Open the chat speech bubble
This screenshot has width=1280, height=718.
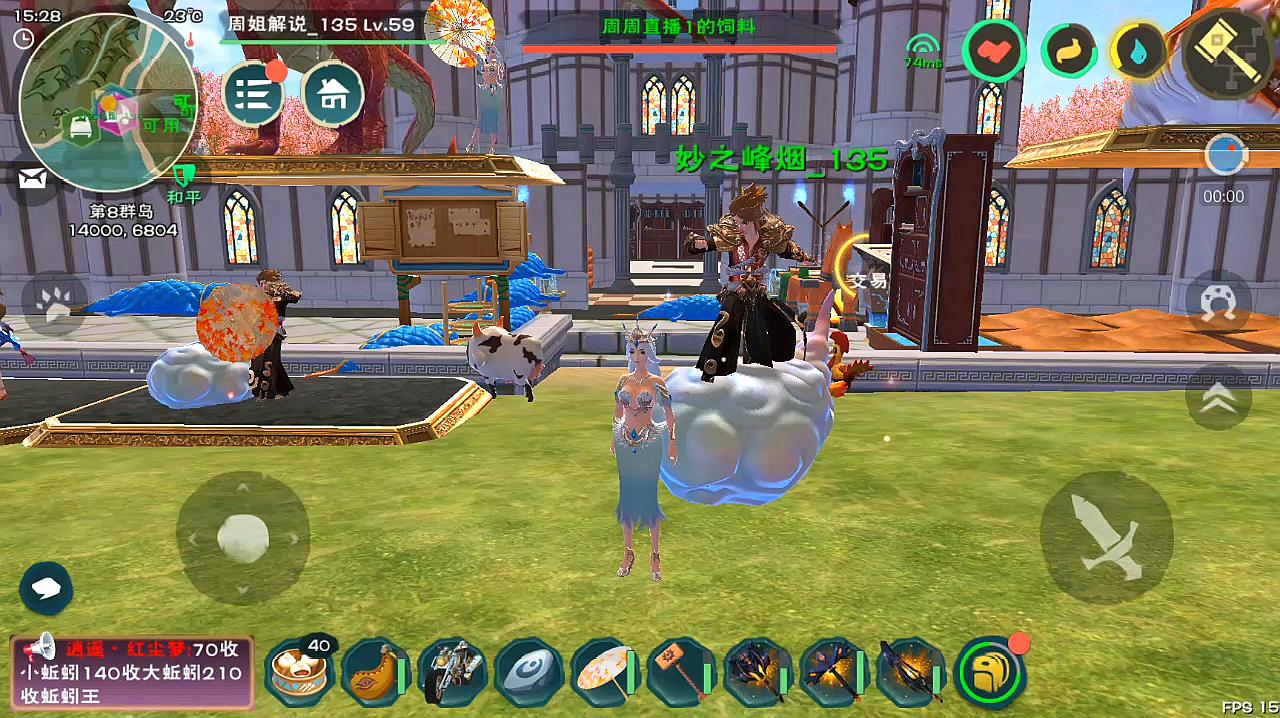tap(45, 588)
